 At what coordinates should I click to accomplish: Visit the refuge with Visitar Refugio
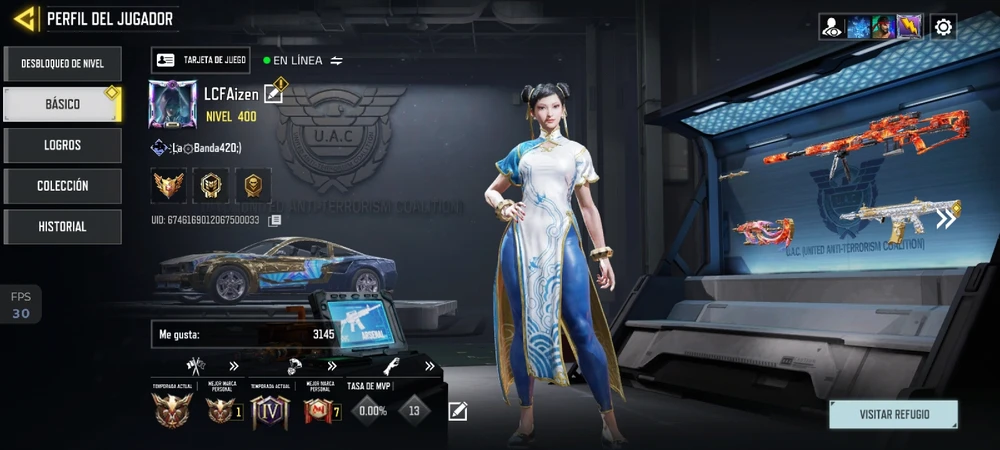coord(893,414)
